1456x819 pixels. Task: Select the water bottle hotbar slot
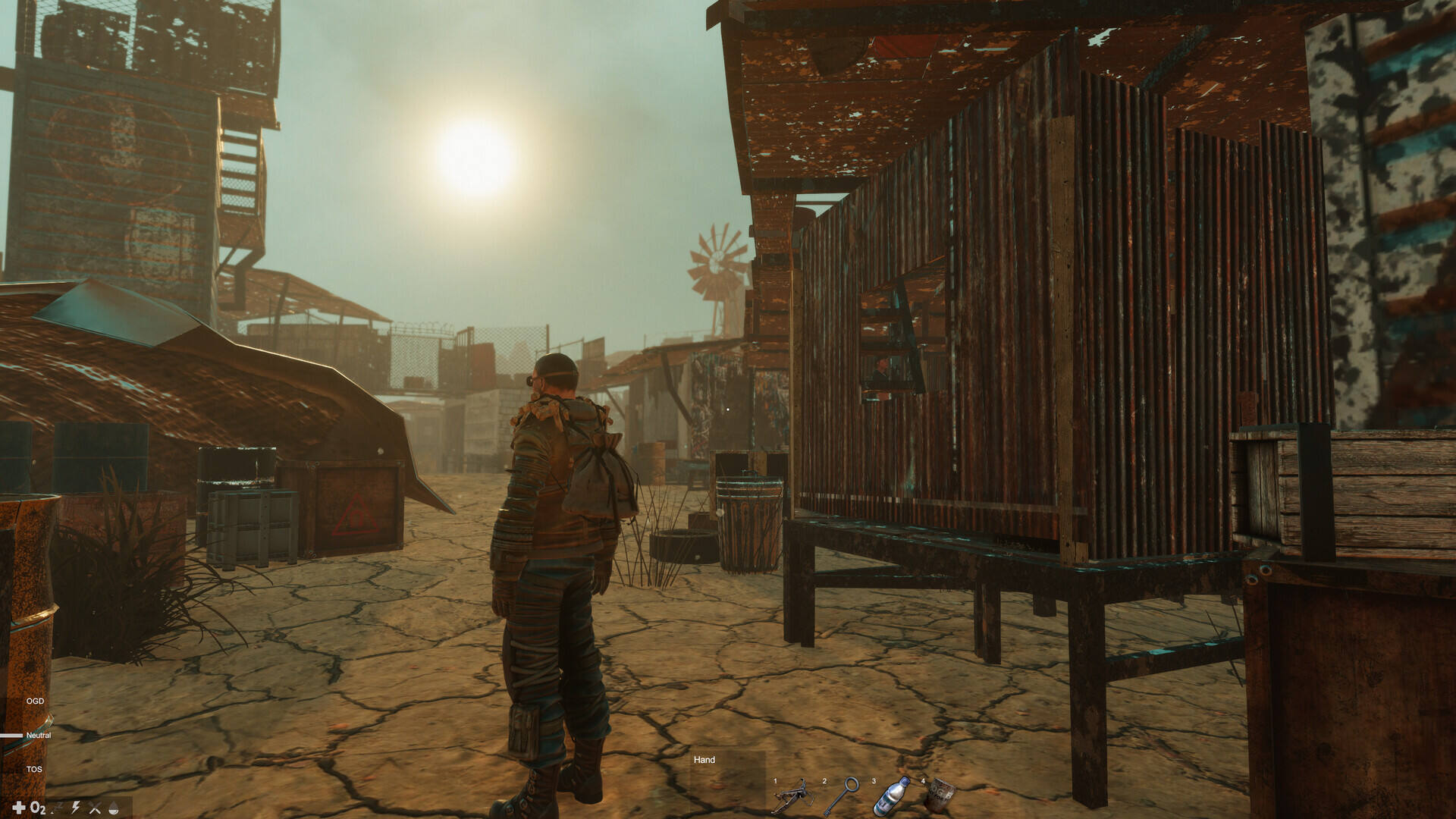point(891,796)
